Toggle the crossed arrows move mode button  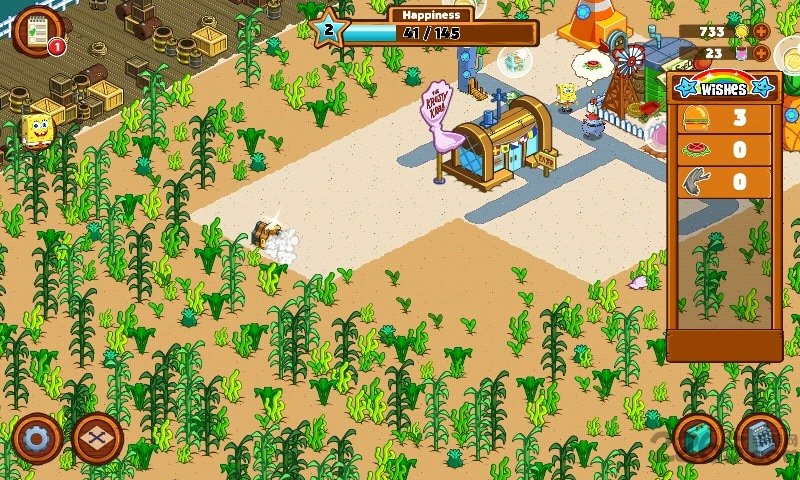pos(97,437)
